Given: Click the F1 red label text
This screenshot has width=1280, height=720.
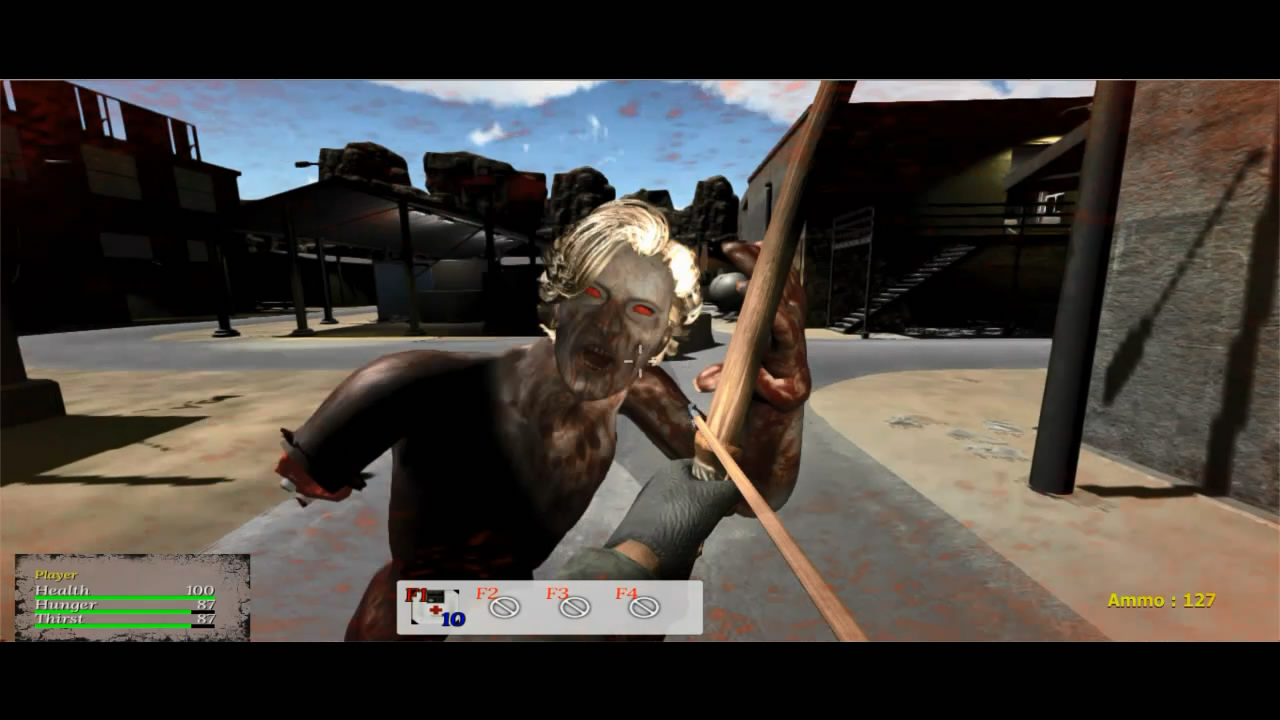Looking at the screenshot, I should click(416, 594).
